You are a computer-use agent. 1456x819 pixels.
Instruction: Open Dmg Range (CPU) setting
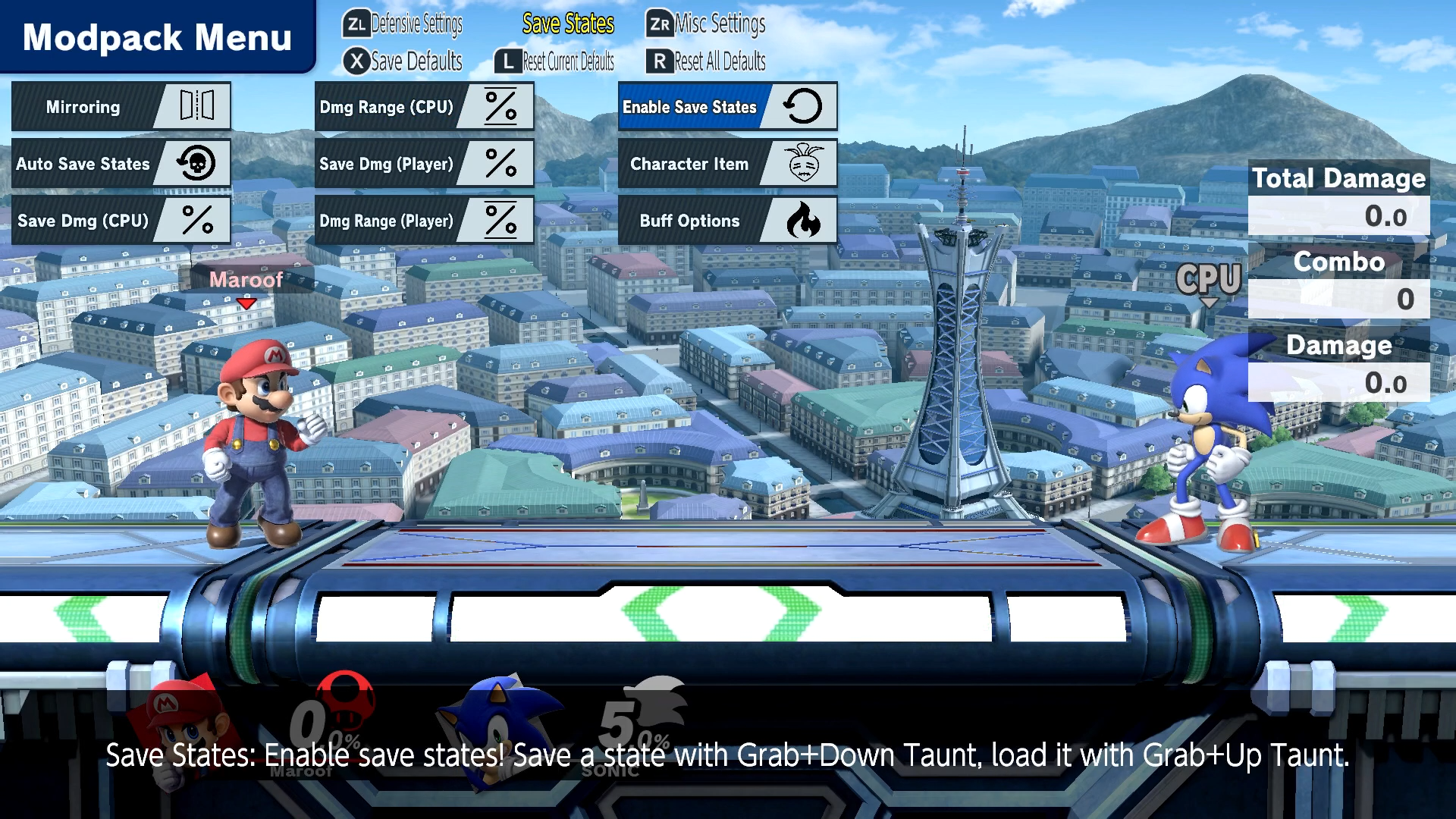(424, 107)
